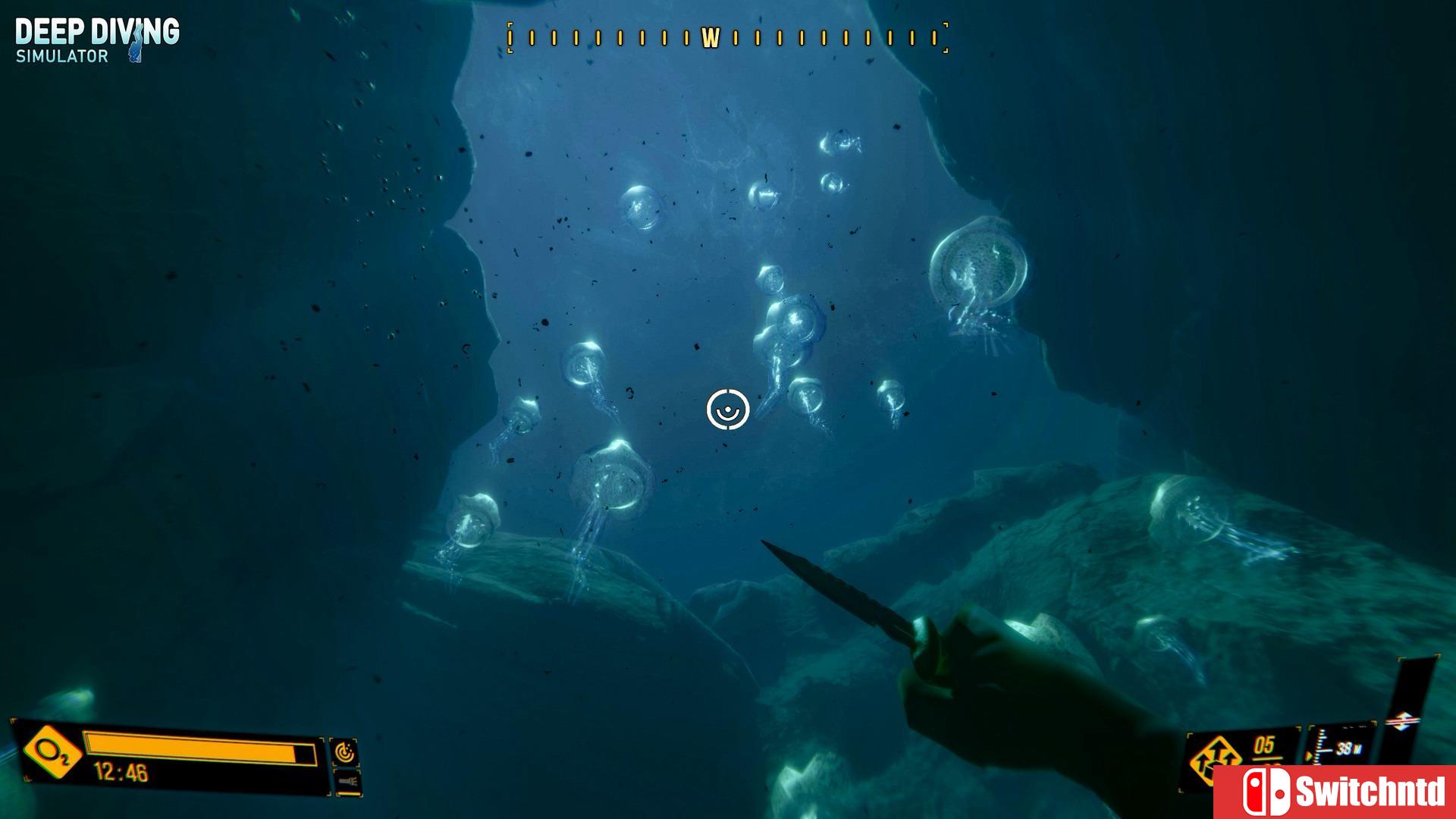Click the Nintendo Switch logo in the watermark
This screenshot has height=819, width=1456.
[1267, 790]
